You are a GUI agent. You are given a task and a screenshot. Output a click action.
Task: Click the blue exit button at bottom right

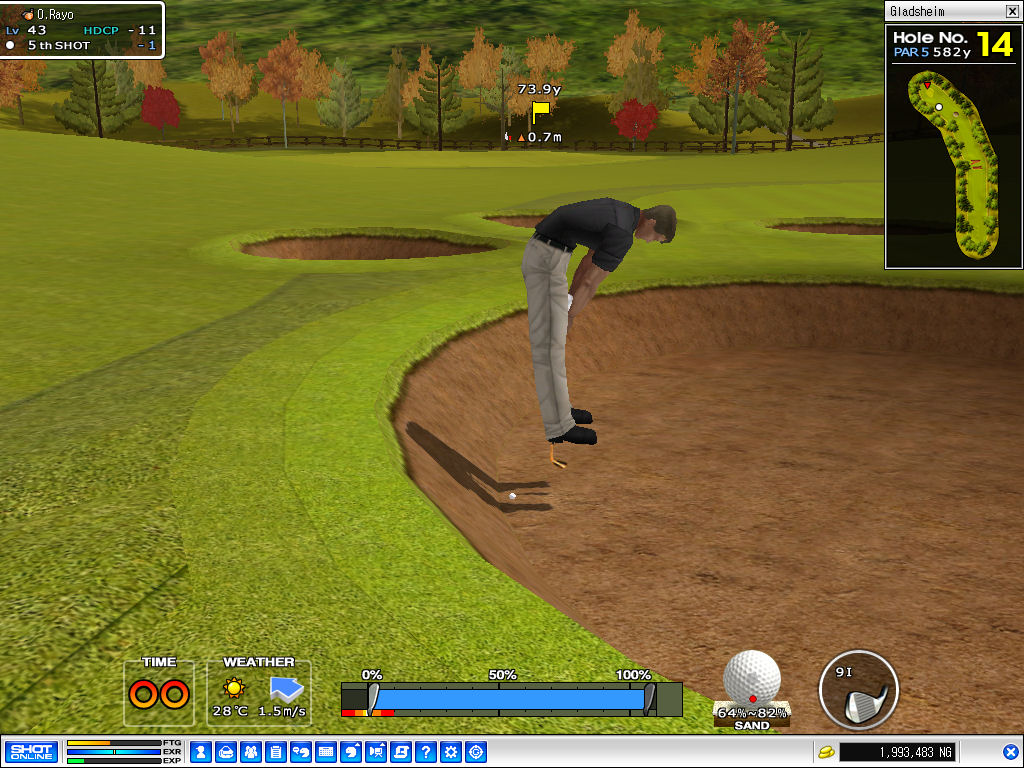click(1010, 752)
